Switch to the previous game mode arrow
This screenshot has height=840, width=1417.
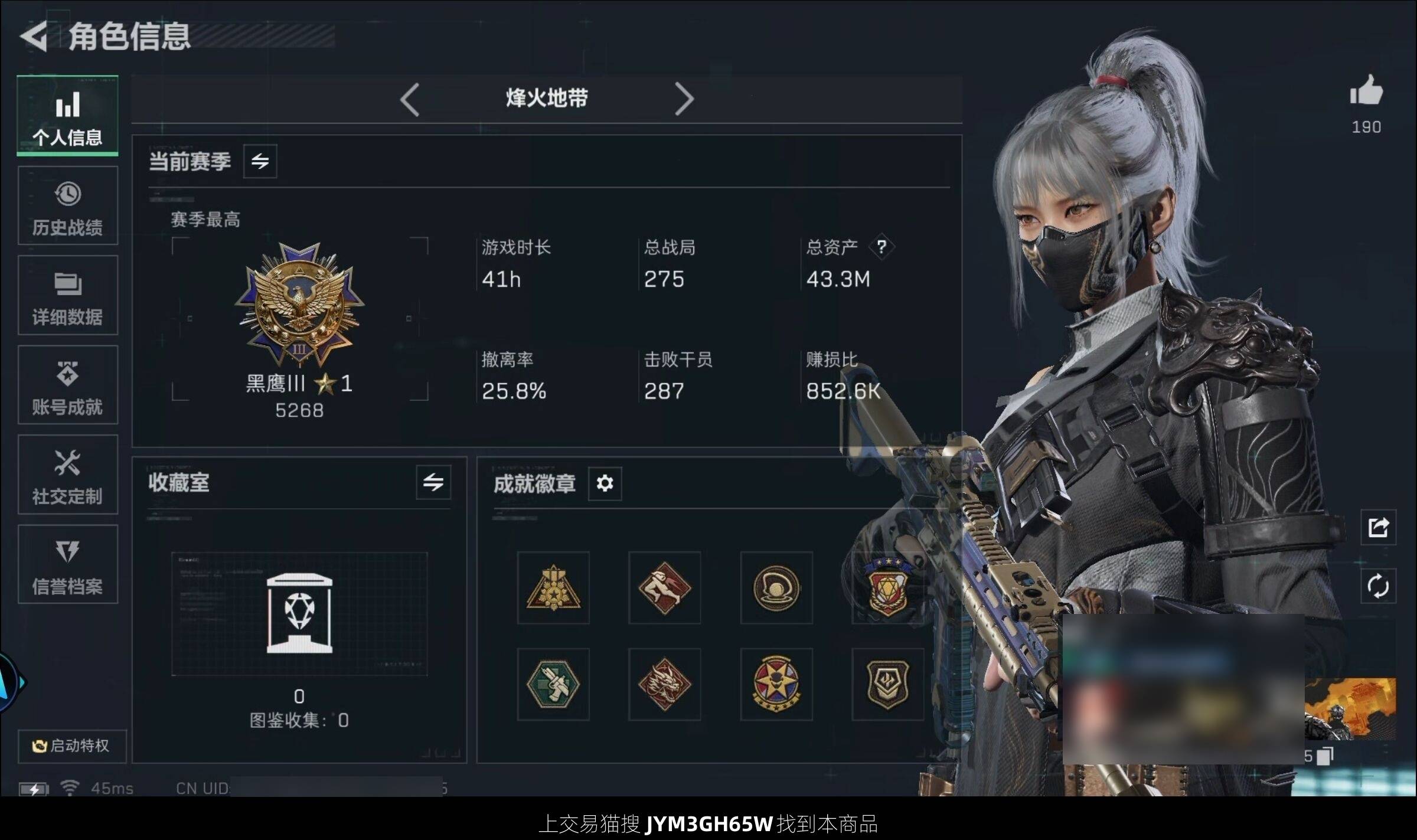click(410, 99)
